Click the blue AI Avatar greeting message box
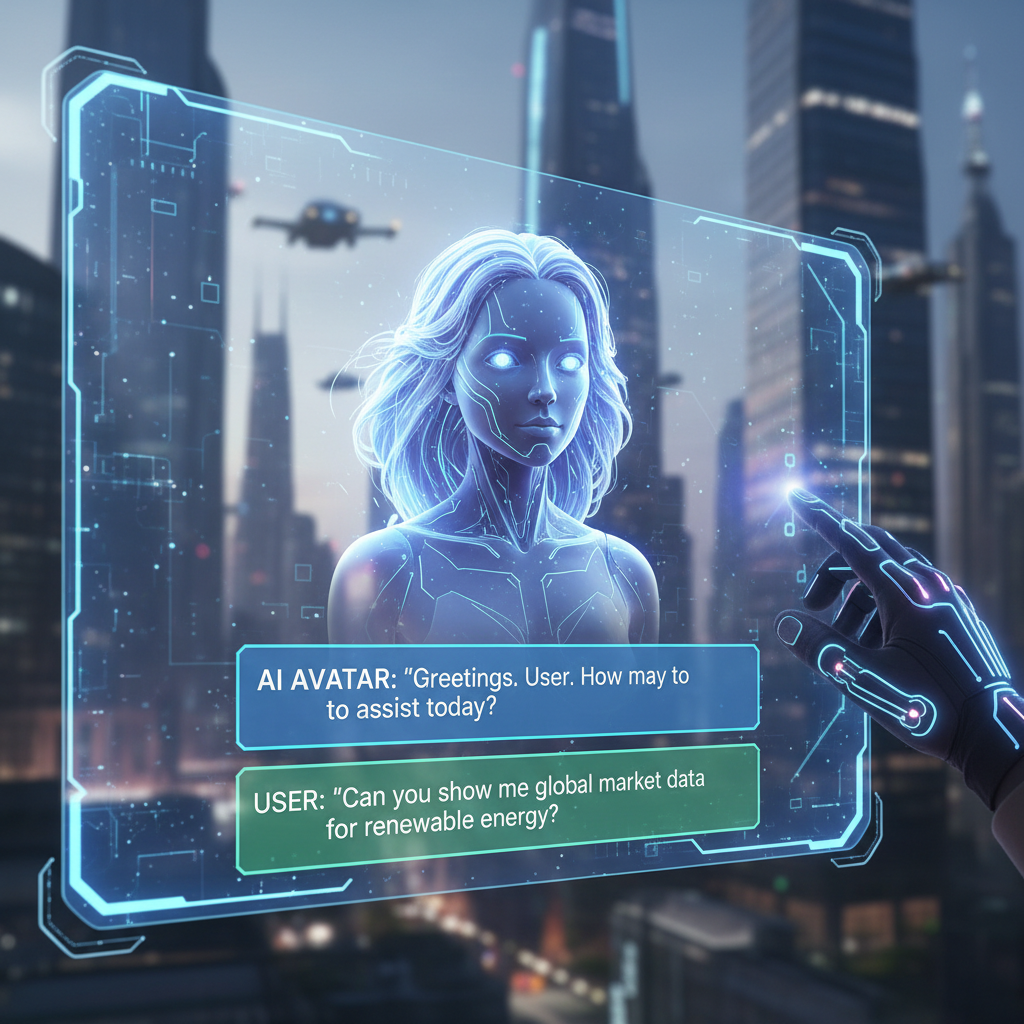1024x1024 pixels. coord(497,696)
